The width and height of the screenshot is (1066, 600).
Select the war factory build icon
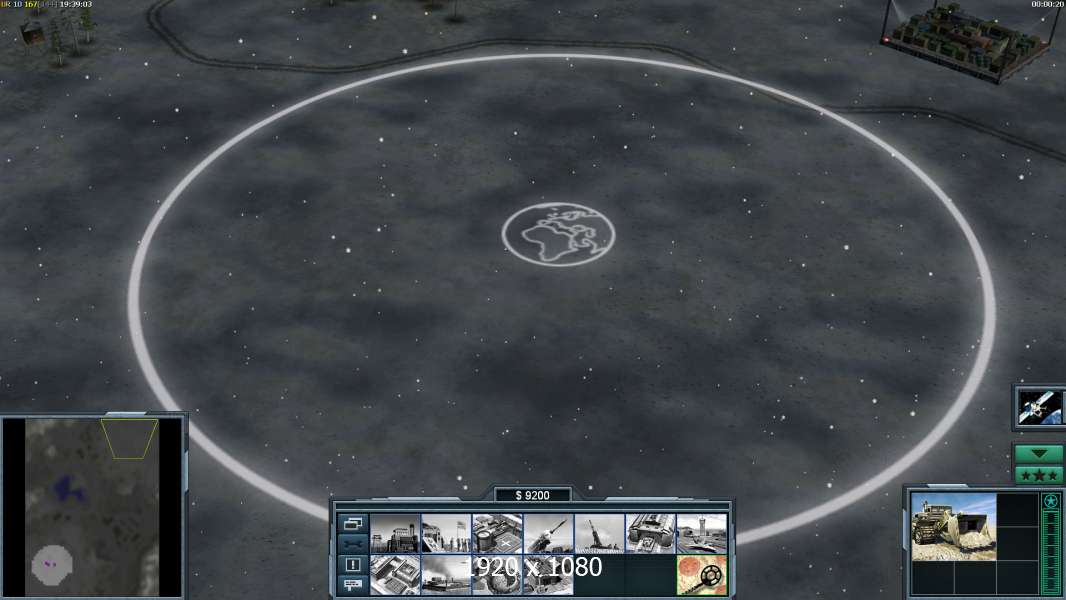tap(650, 533)
